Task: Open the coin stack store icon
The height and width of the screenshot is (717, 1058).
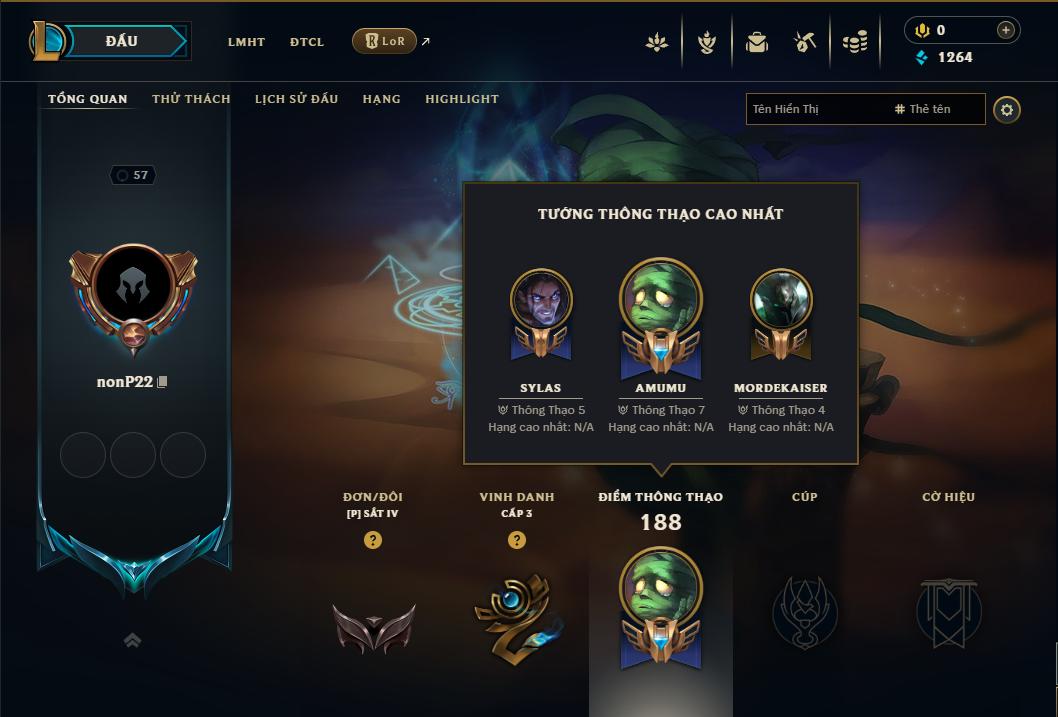Action: point(855,42)
